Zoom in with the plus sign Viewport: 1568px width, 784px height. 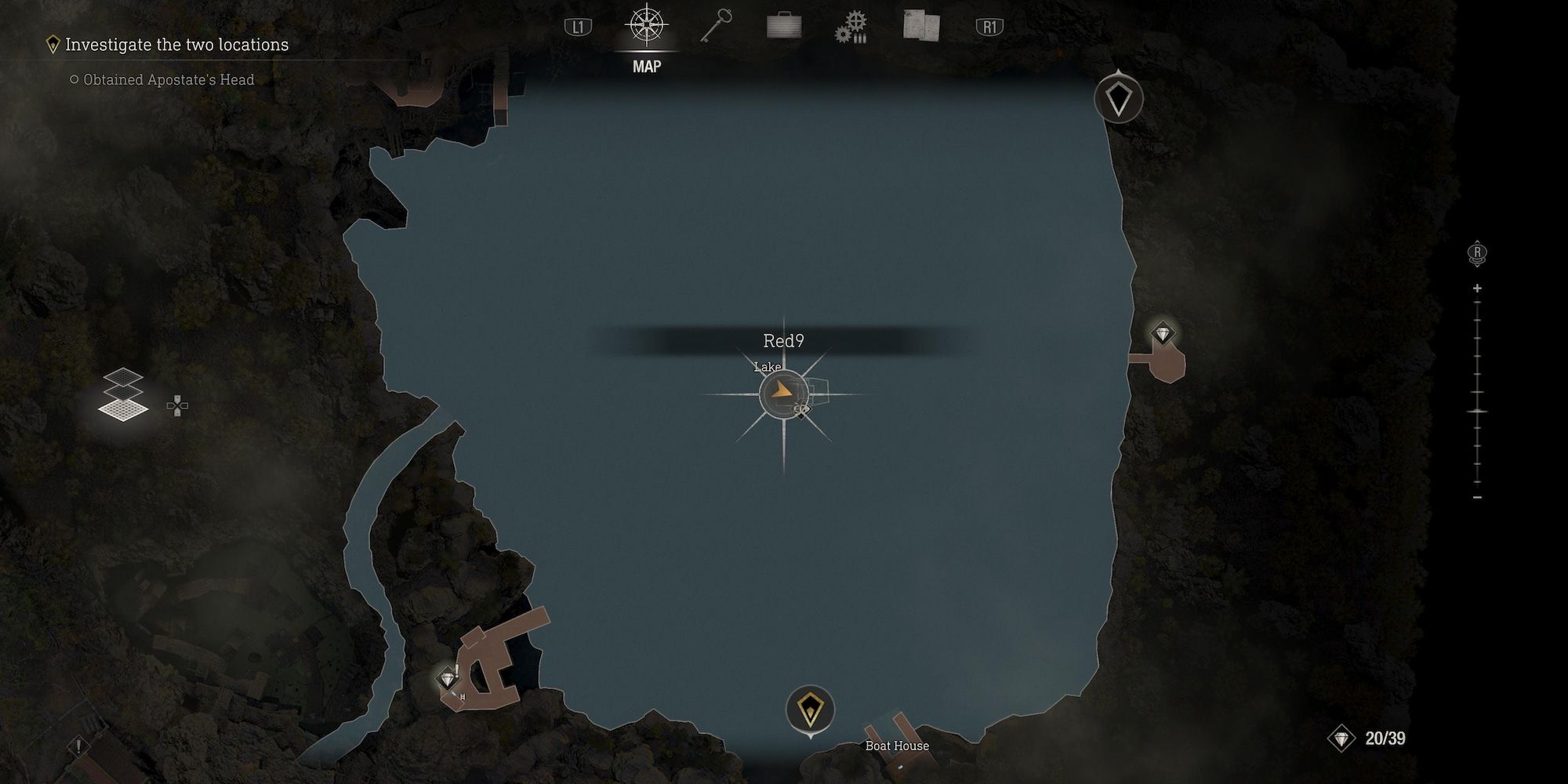(1477, 289)
